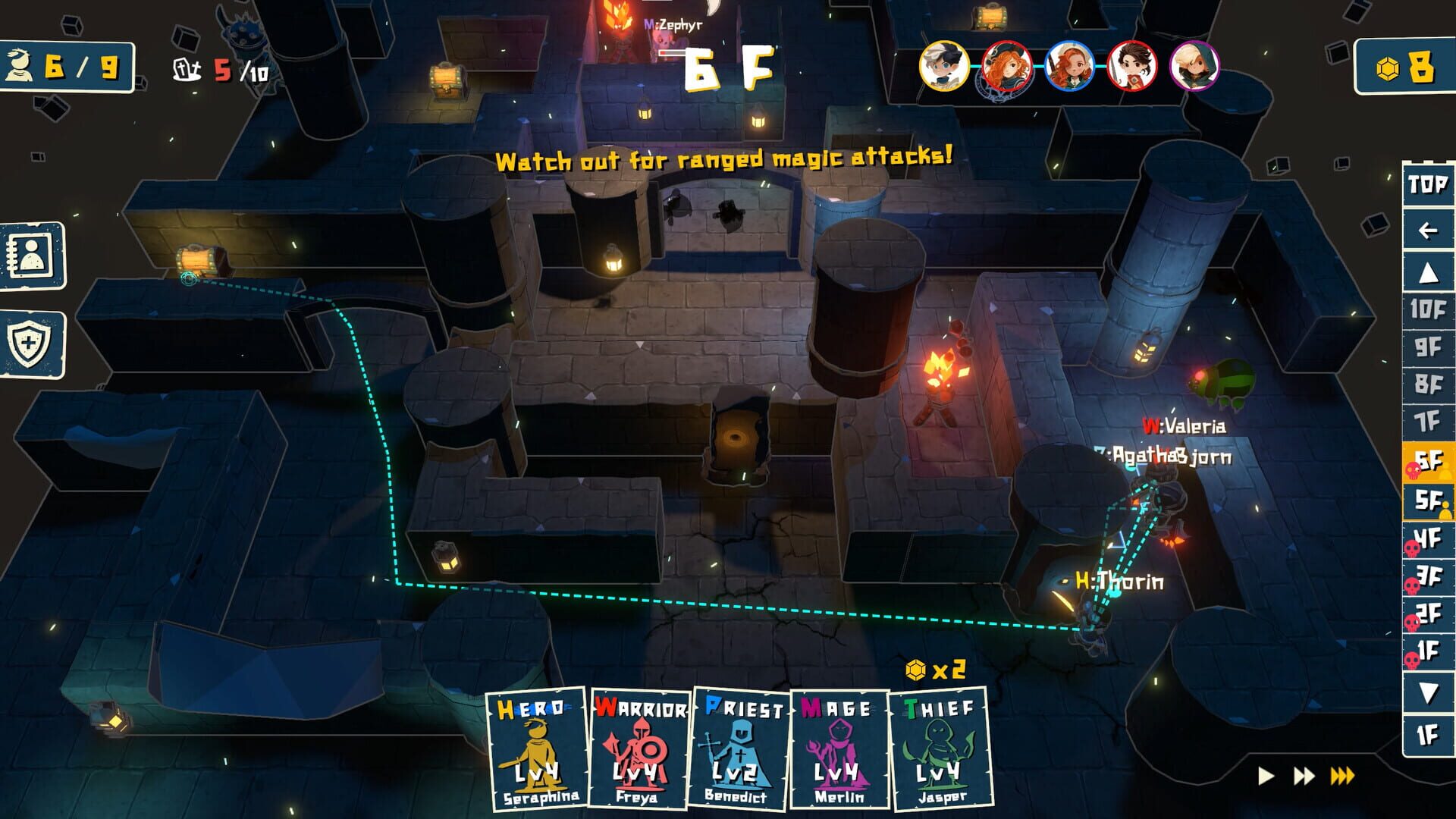Set normal speed with single play arrow
Screen dimensions: 1456x819
(1265, 776)
